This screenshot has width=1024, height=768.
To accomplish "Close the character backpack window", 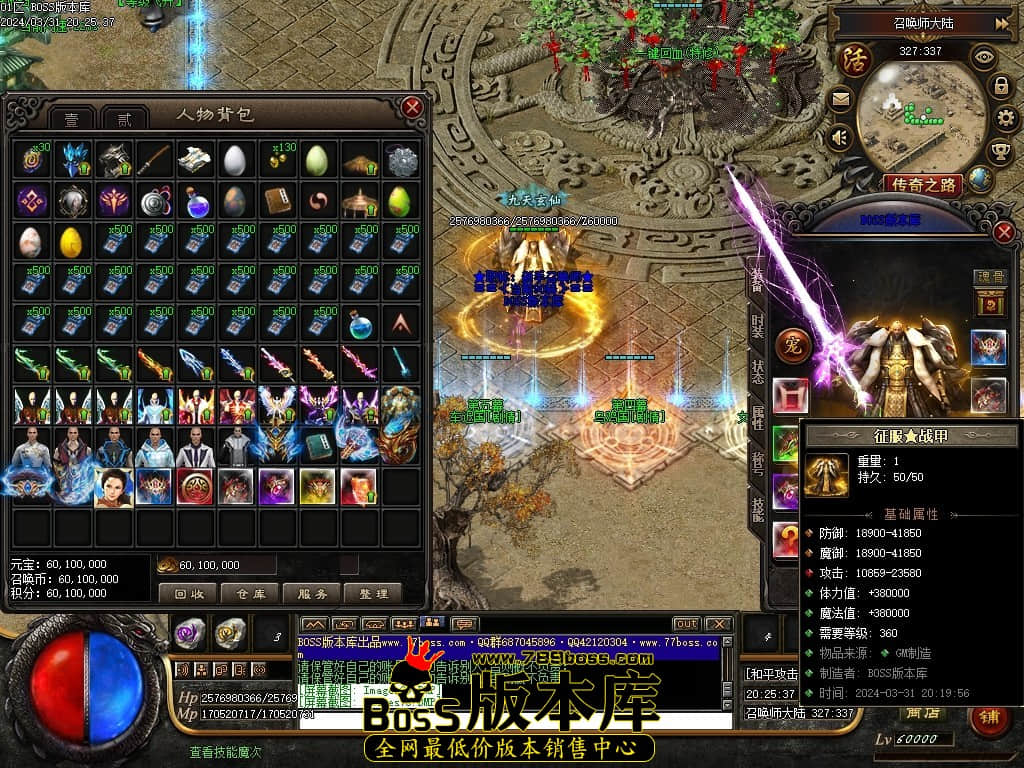I will coord(411,107).
